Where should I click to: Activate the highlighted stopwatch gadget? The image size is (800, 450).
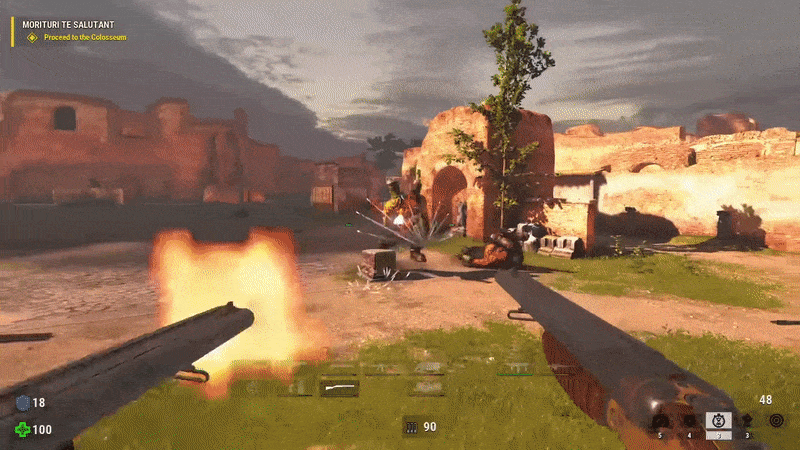[x=718, y=422]
